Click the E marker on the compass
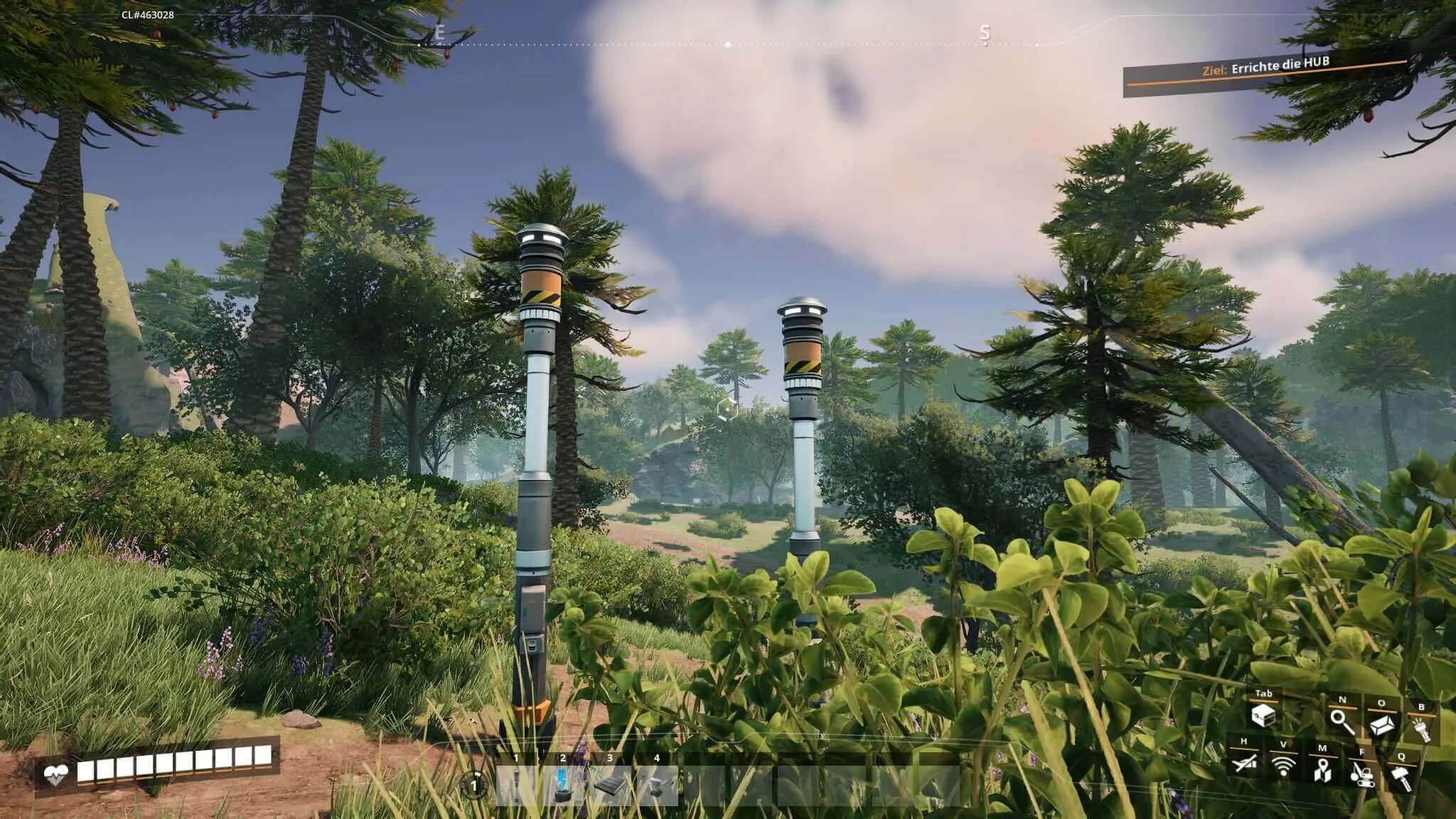 pyautogui.click(x=441, y=33)
